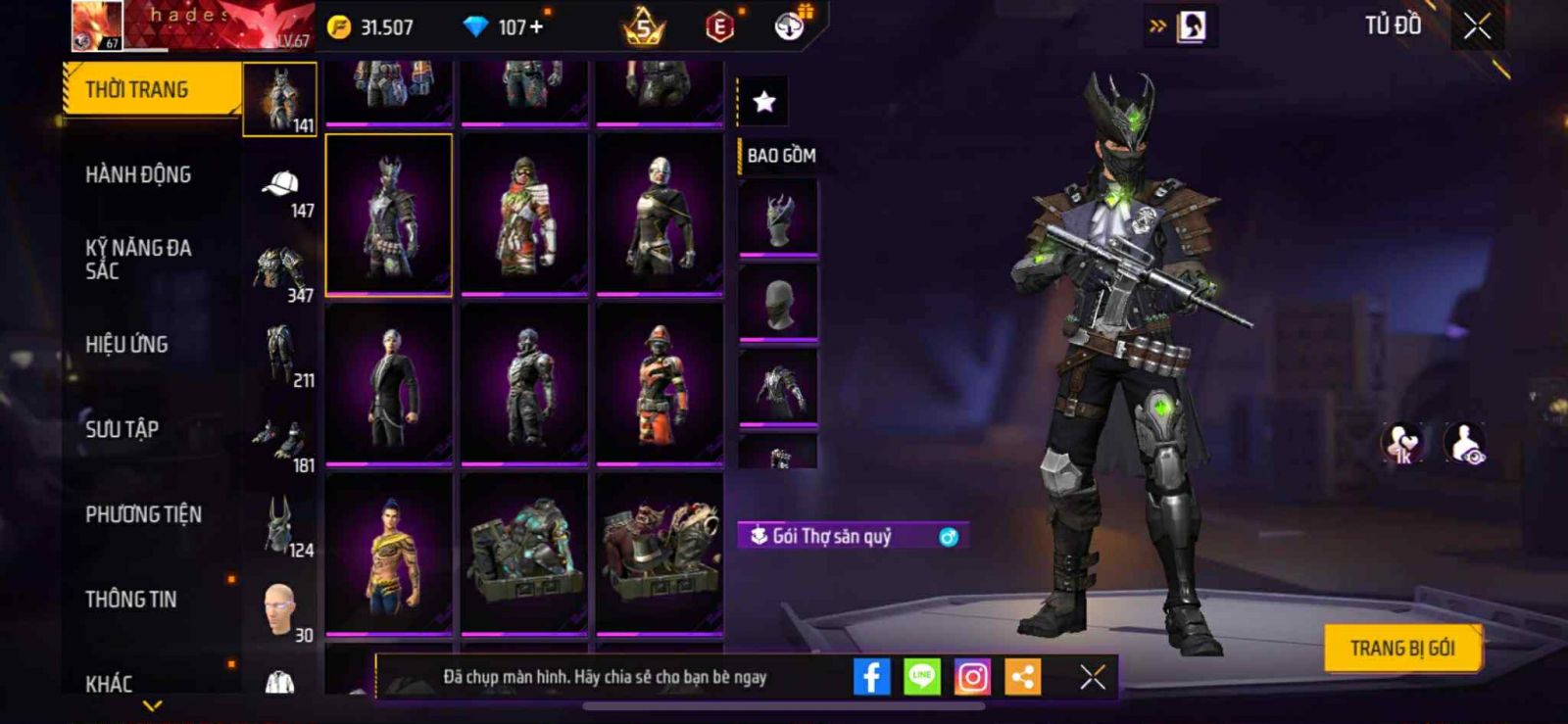Close the wardrobe screen
The image size is (1568, 724).
(x=1477, y=27)
